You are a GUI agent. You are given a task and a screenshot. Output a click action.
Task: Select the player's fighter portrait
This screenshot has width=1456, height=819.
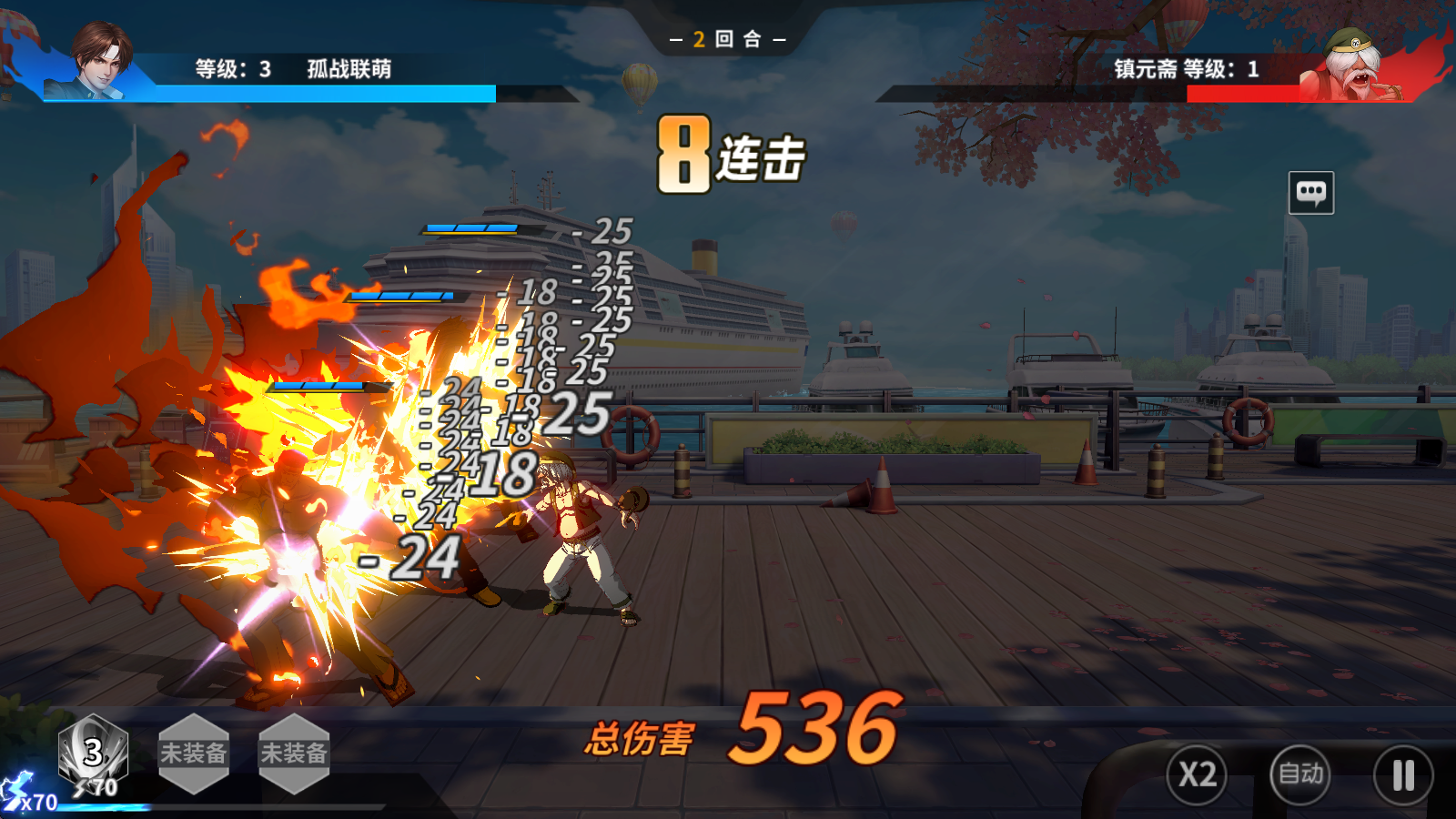point(102,60)
